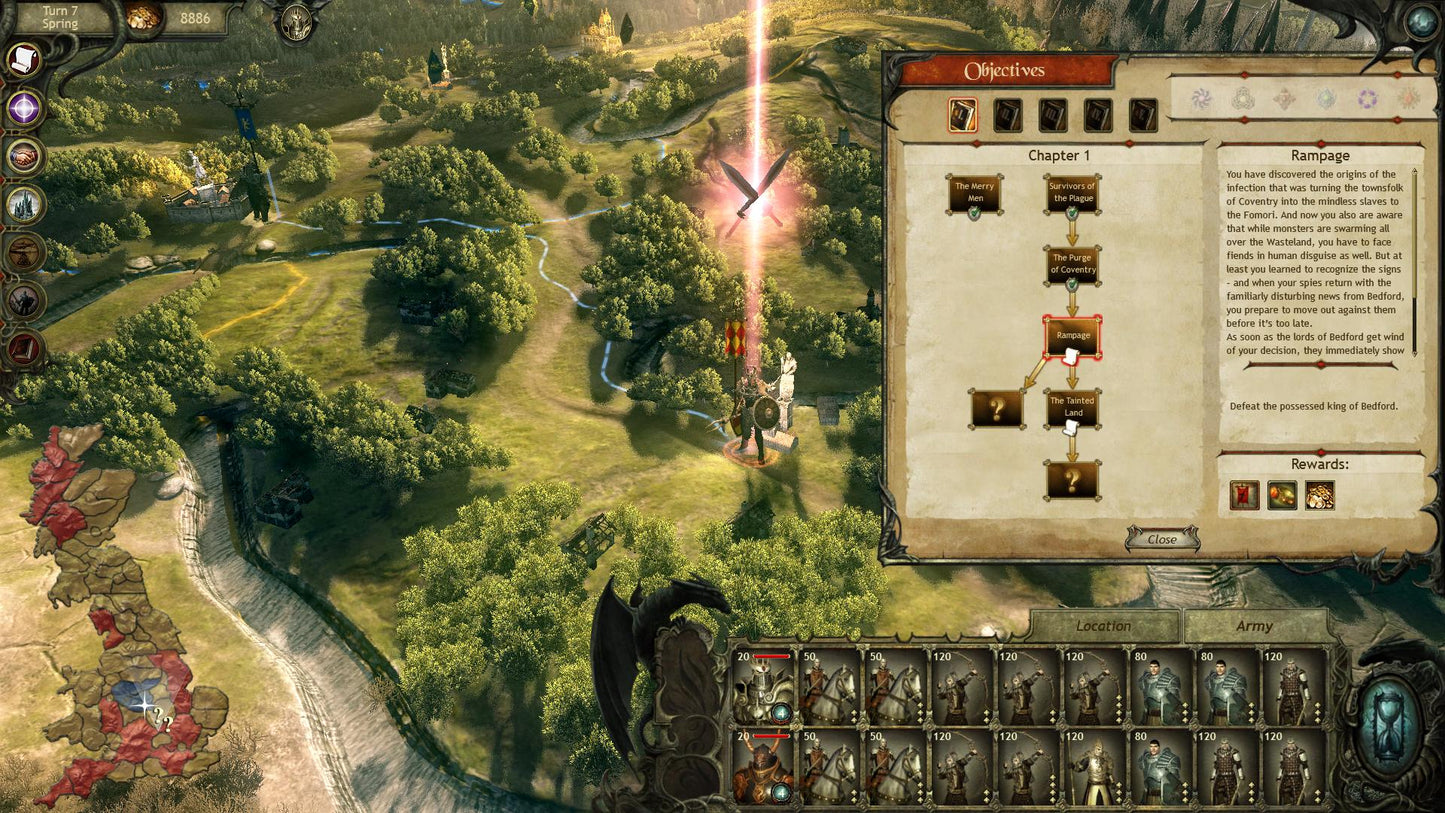Choose The Purge of Coventry node
The image size is (1445, 813).
point(1073,265)
